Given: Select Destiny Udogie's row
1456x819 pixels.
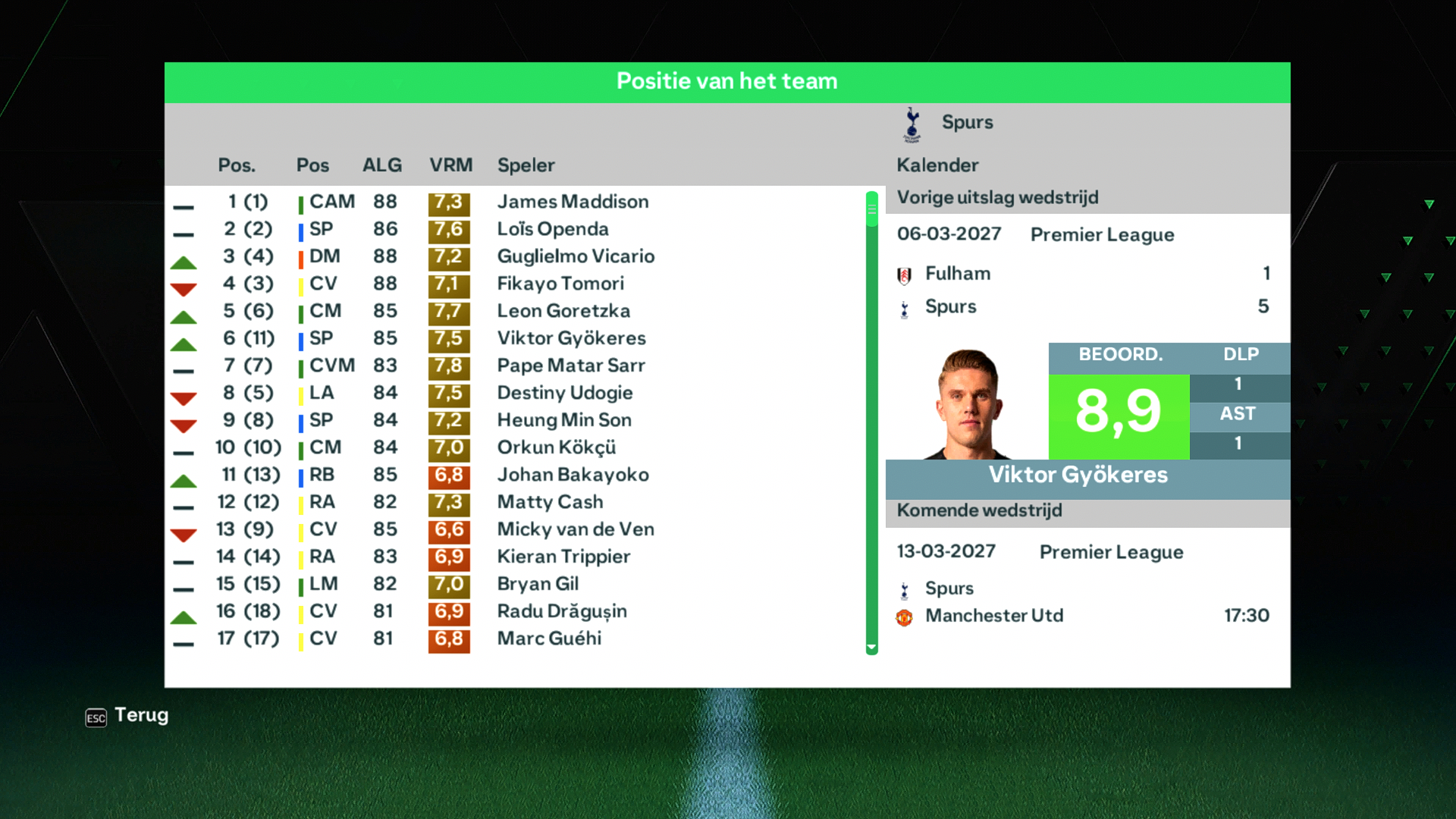Looking at the screenshot, I should [x=564, y=393].
